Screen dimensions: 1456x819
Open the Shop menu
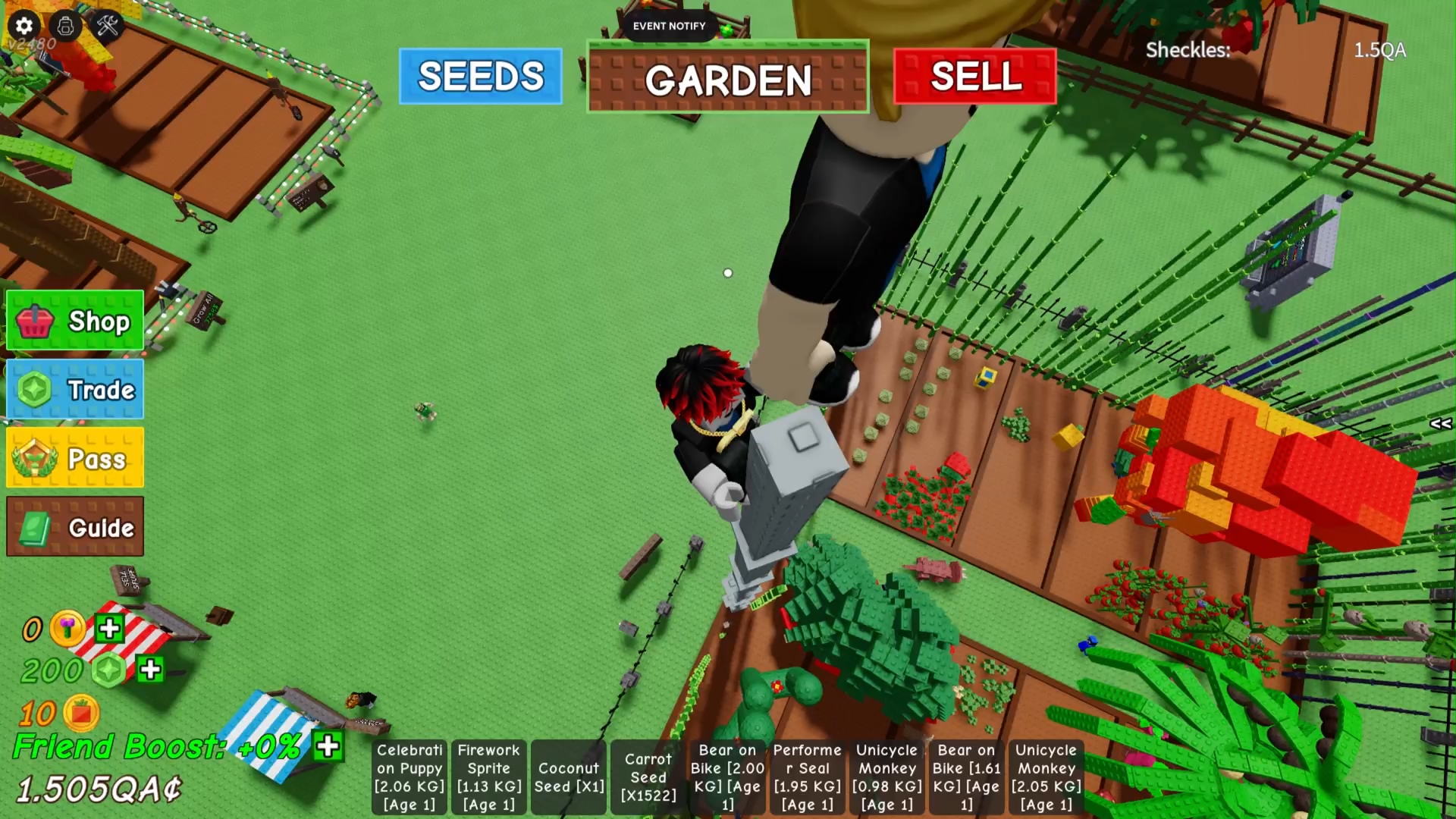[x=75, y=321]
